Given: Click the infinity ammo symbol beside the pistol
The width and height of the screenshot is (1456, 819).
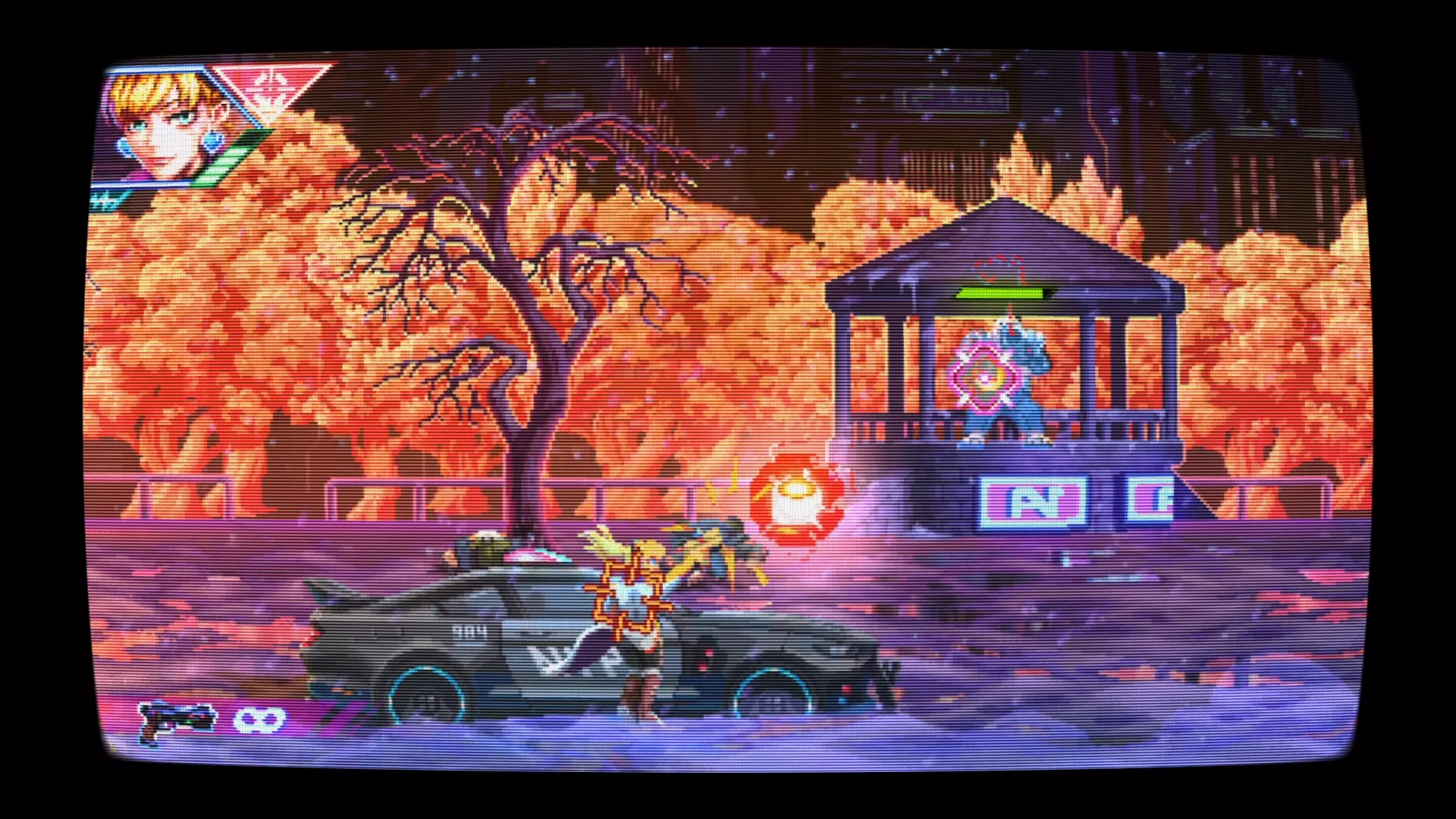Looking at the screenshot, I should [x=259, y=722].
